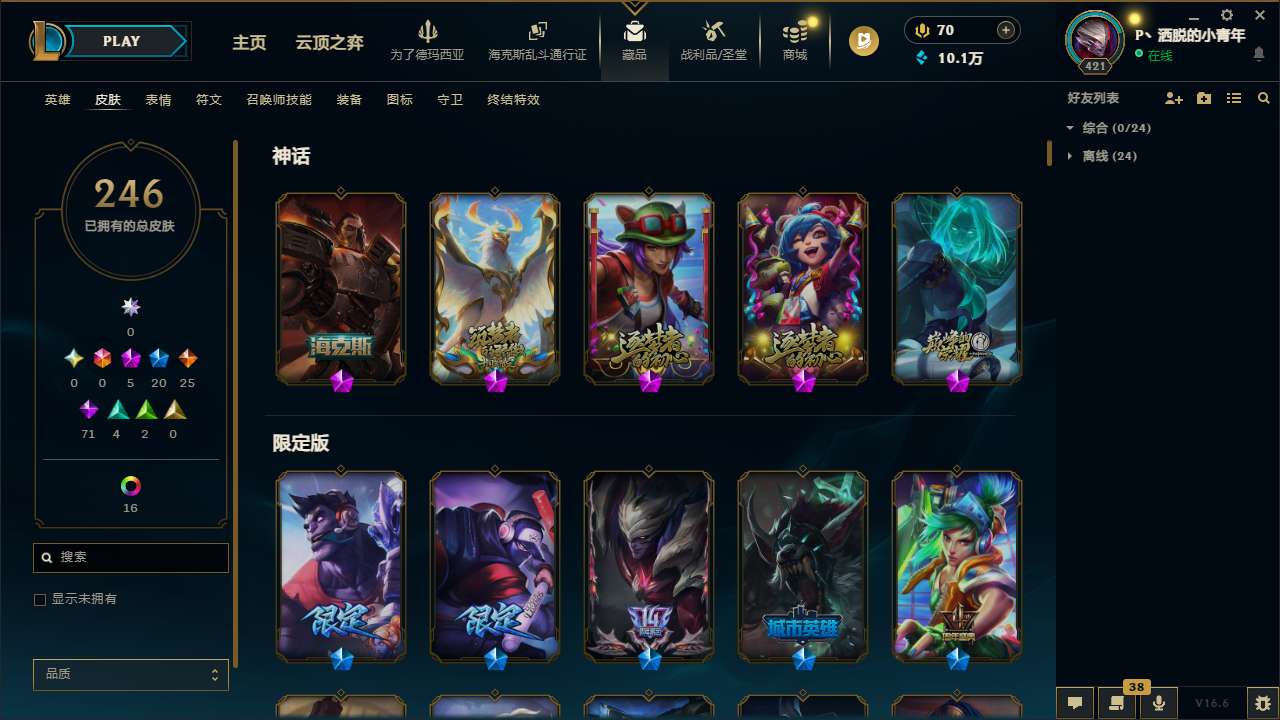
Task: Open the 品质 quality dropdown
Action: 130,674
